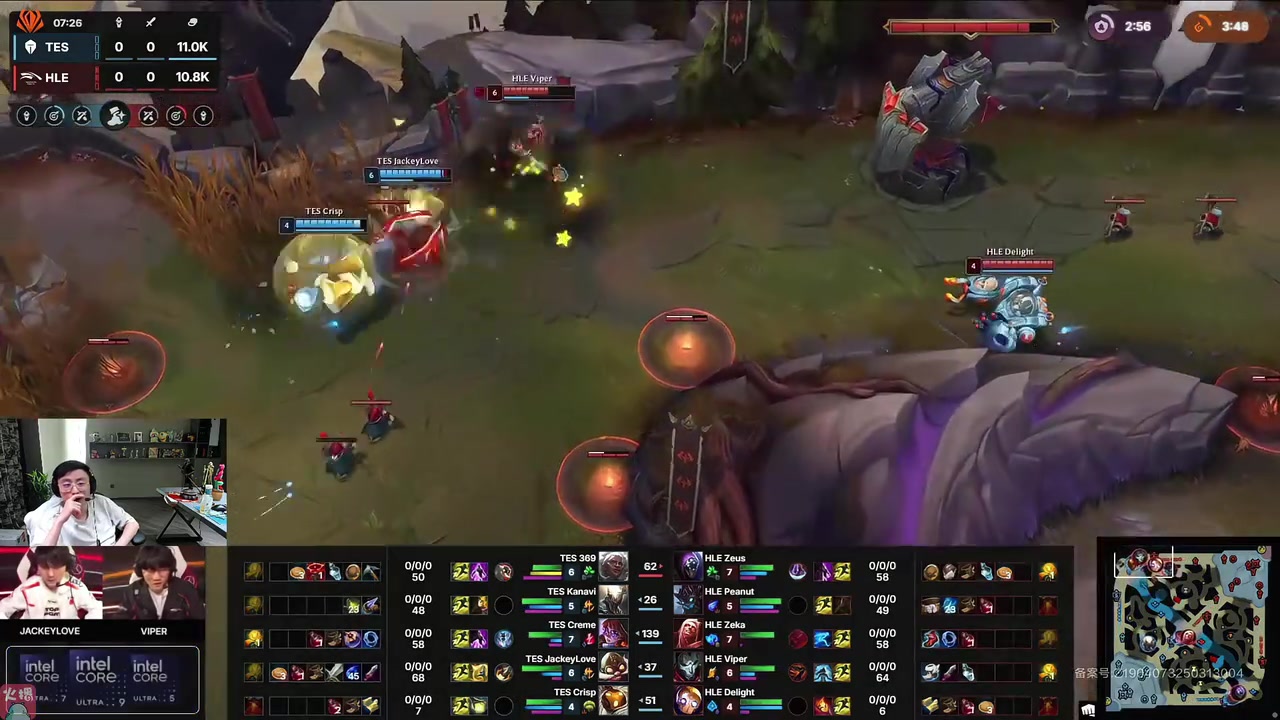Select the TES Creme champion portrait
The height and width of the screenshot is (720, 1280).
click(613, 634)
